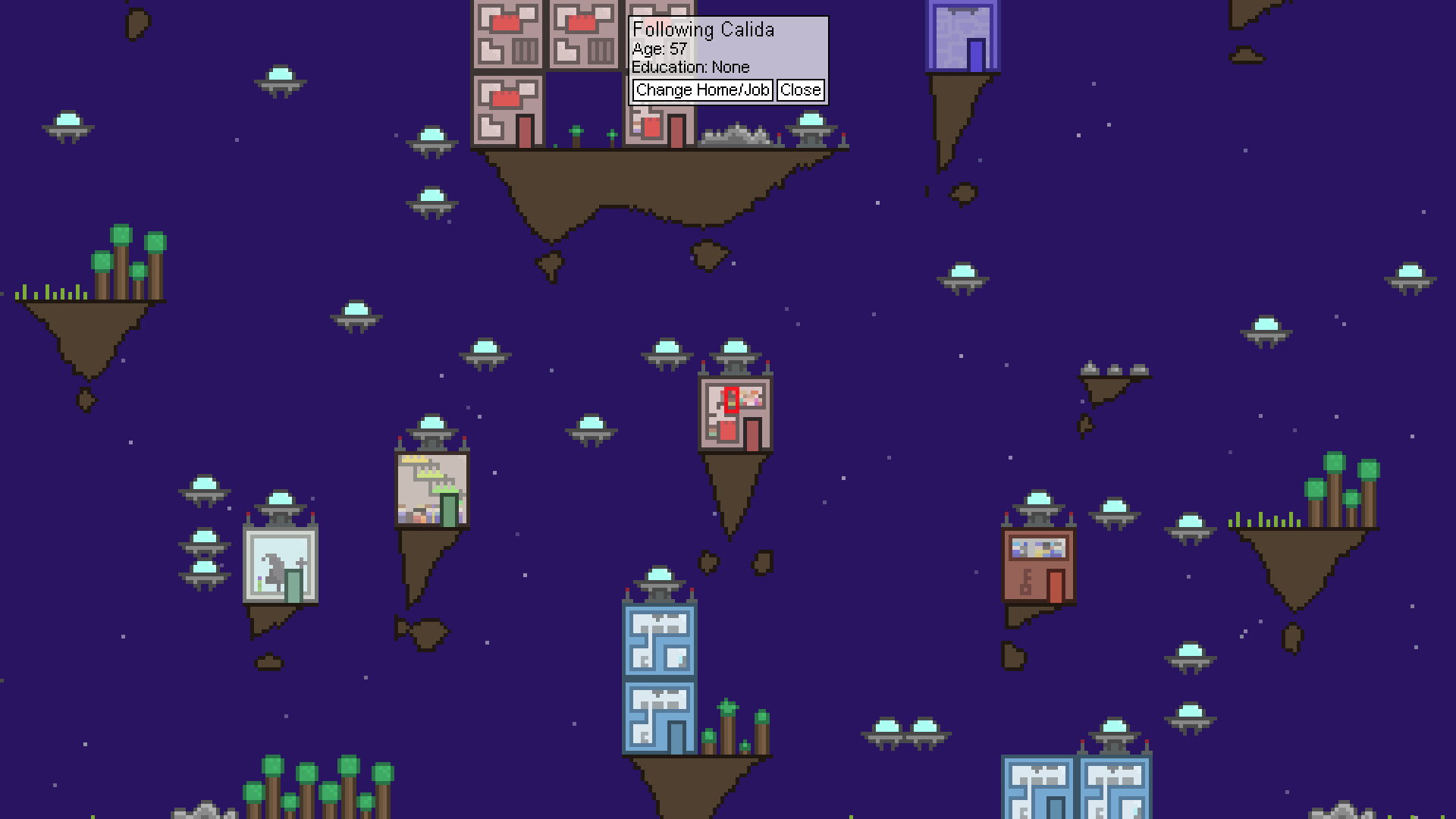Open the windmill building with green door
This screenshot has width=1456, height=819.
tap(432, 489)
